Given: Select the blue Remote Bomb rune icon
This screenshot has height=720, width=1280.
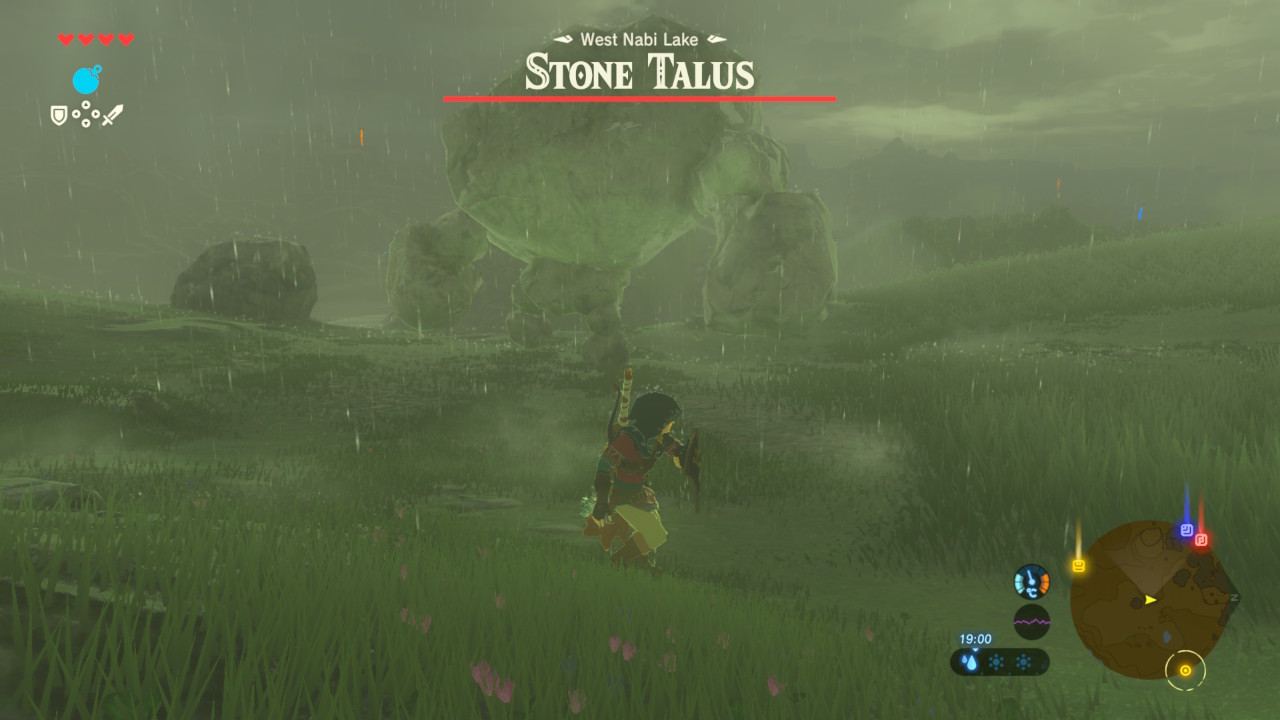Looking at the screenshot, I should pyautogui.click(x=86, y=80).
